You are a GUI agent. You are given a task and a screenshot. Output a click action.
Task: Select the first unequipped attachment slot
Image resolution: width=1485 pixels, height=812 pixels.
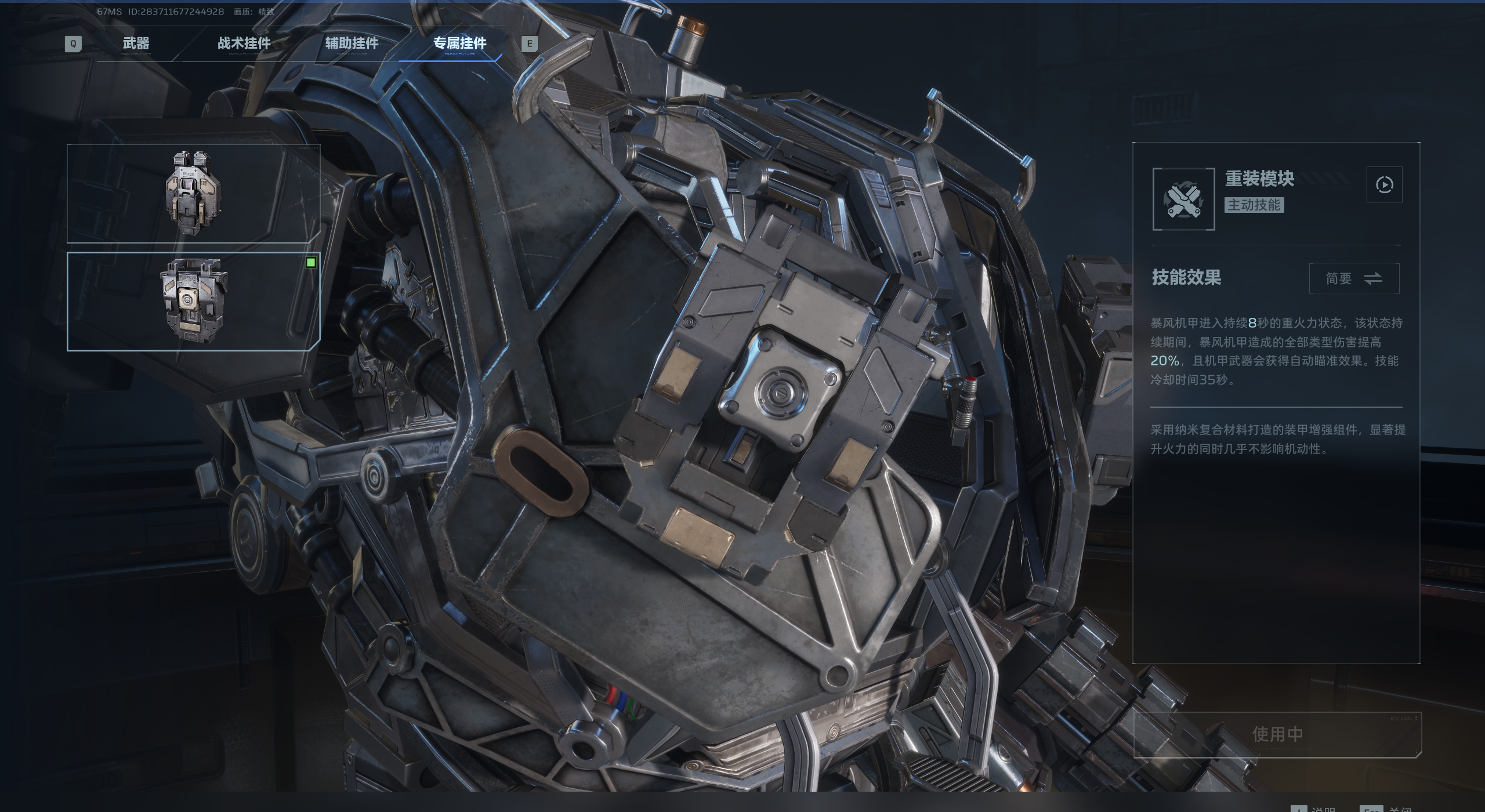(193, 193)
